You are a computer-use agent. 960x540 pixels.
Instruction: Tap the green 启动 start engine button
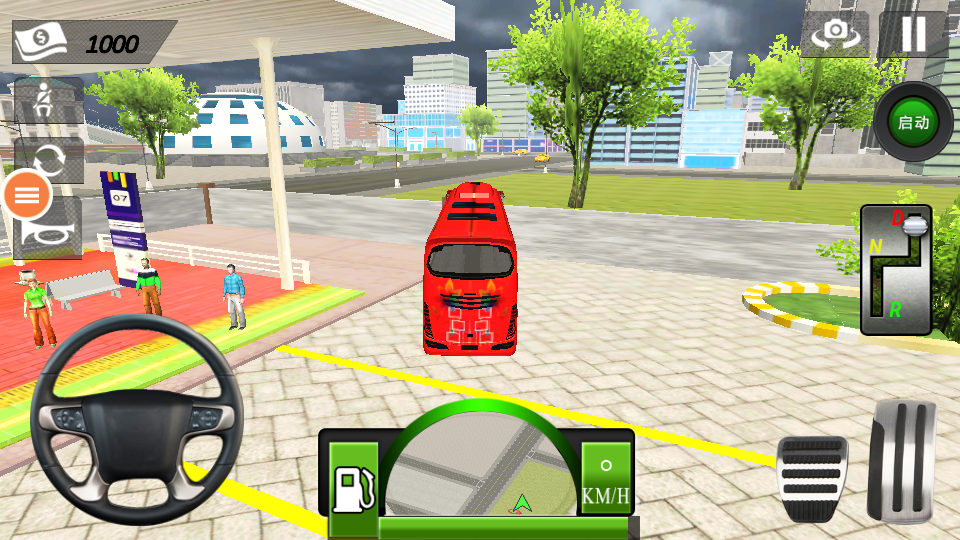(913, 123)
